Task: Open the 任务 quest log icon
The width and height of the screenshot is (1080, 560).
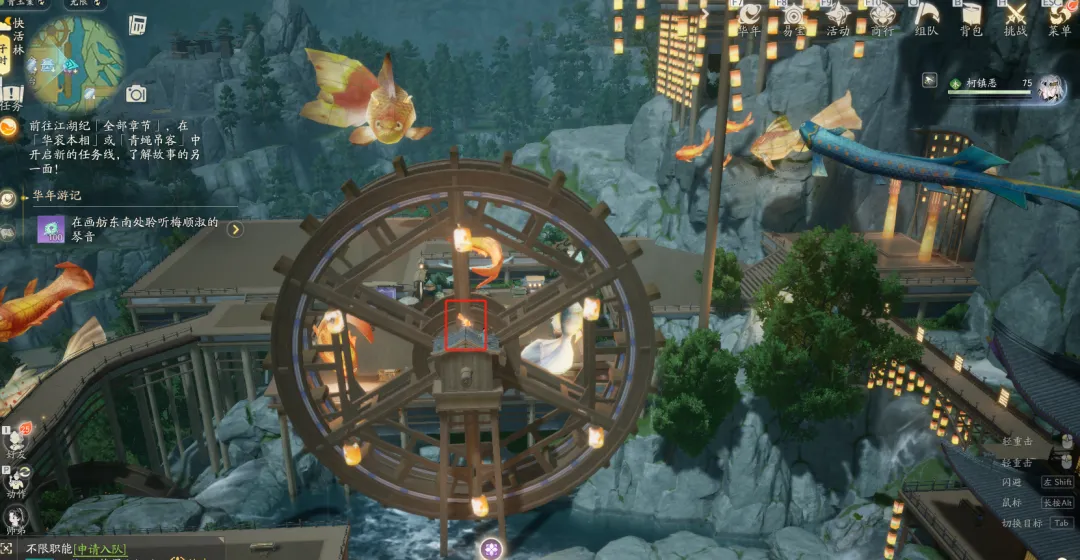Action: [x=11, y=96]
